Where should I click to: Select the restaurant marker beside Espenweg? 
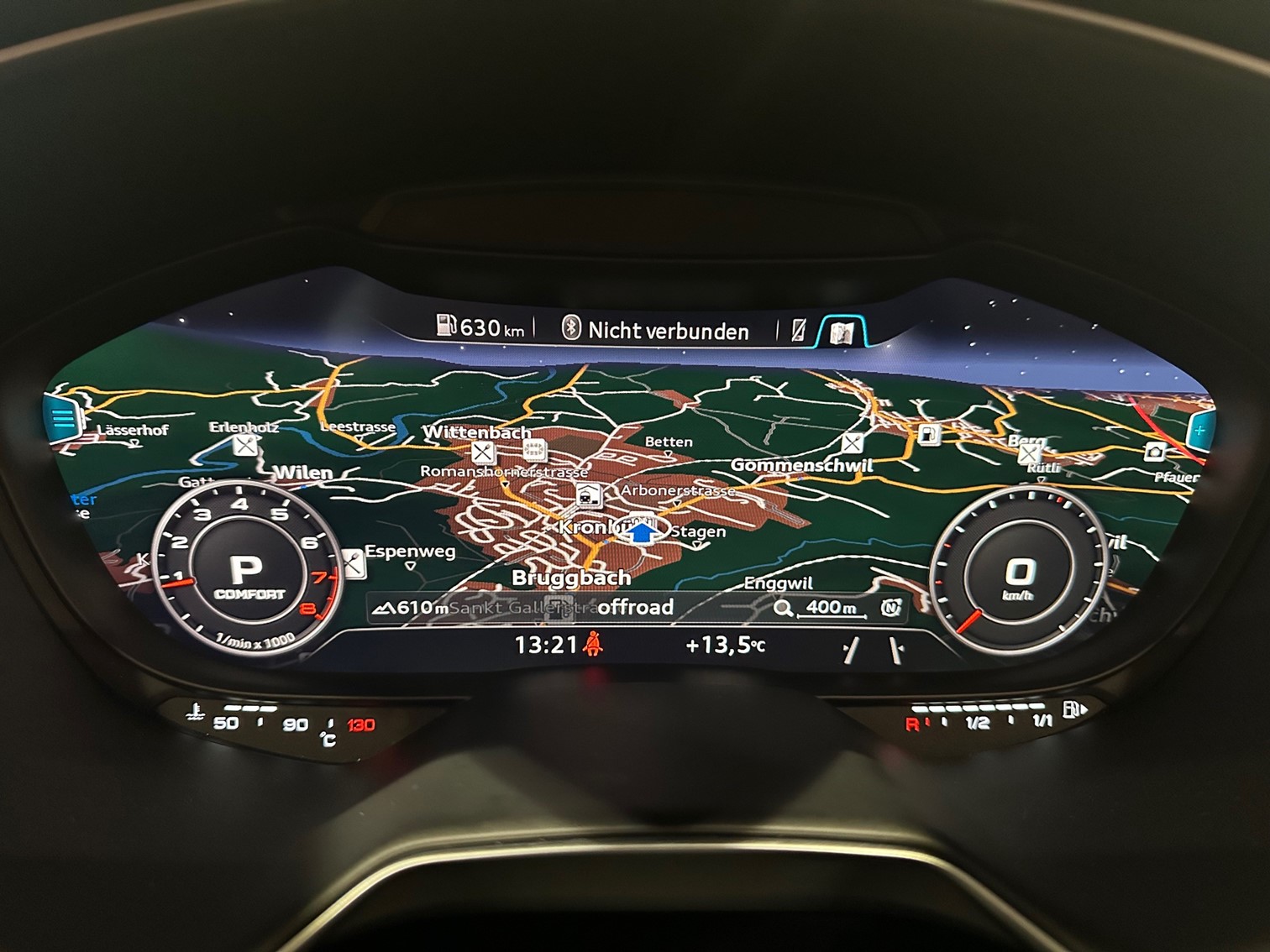(354, 564)
